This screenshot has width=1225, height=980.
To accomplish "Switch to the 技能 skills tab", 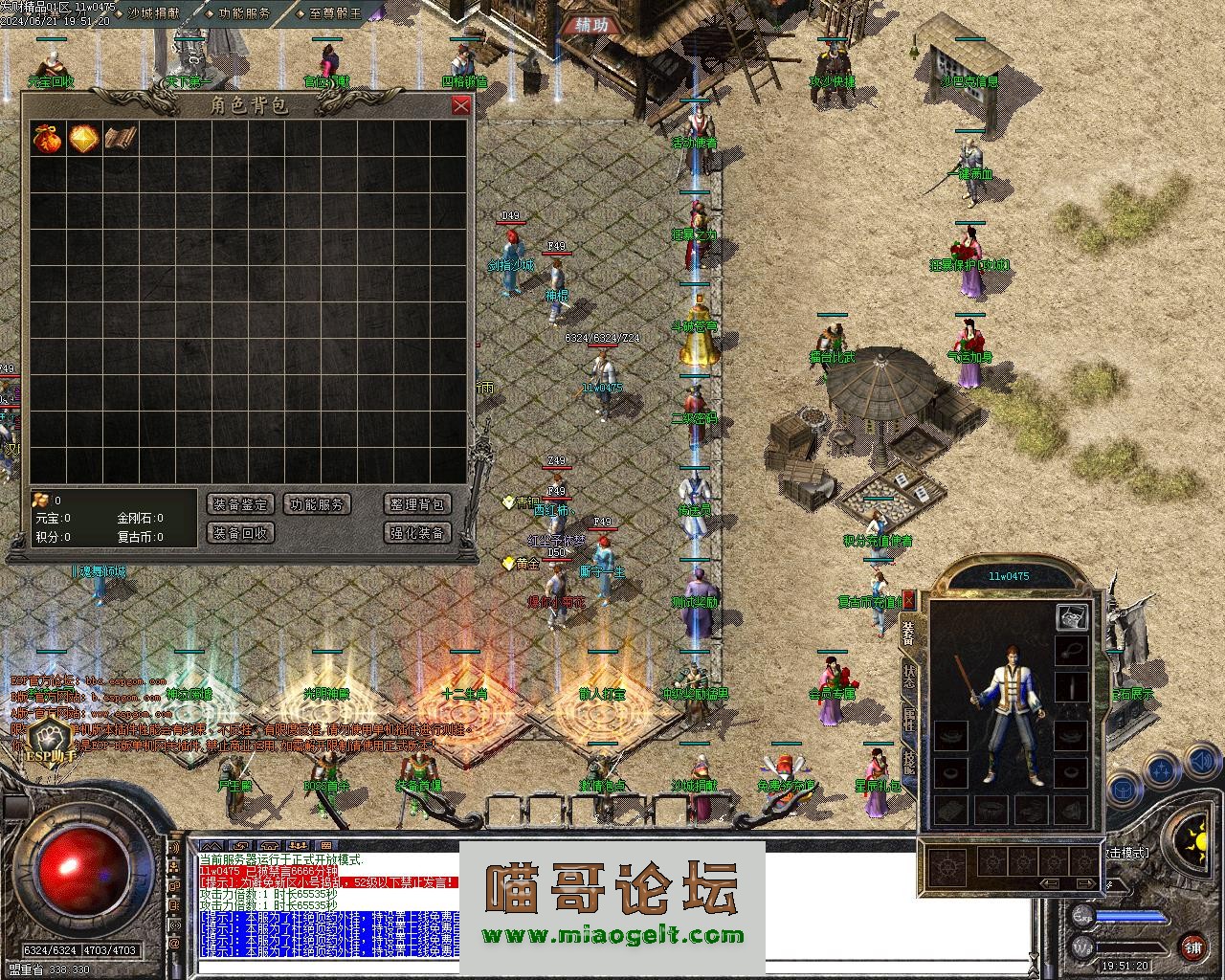I will (x=908, y=762).
